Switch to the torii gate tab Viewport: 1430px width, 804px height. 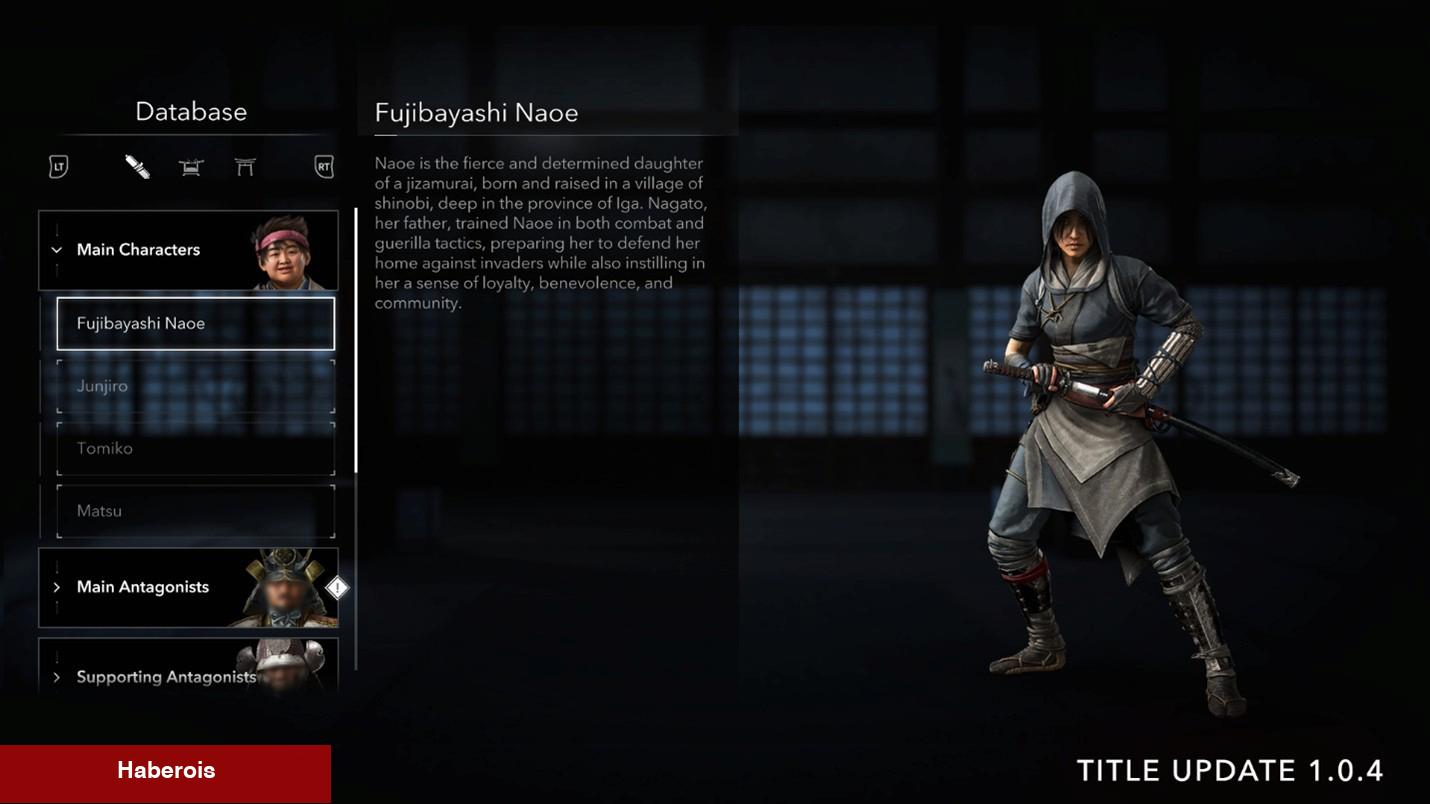[245, 167]
